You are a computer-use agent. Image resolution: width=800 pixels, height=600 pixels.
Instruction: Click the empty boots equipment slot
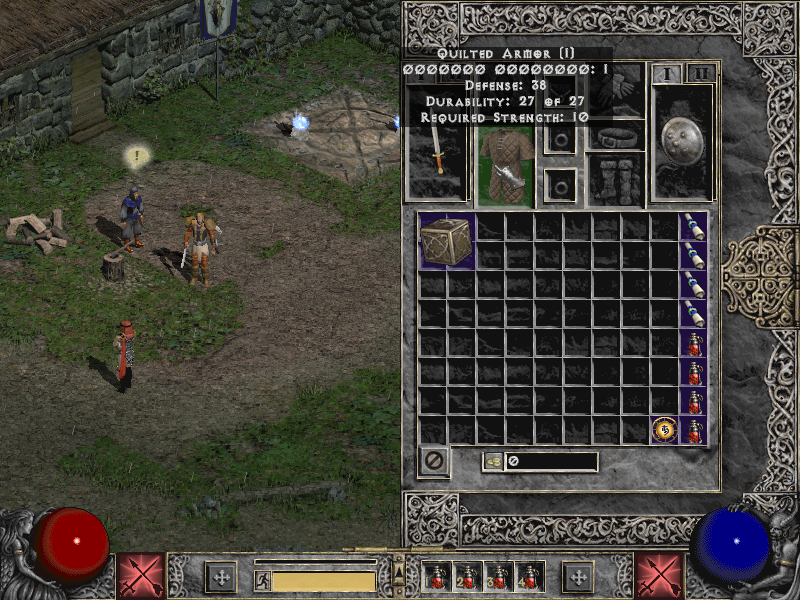pos(614,180)
